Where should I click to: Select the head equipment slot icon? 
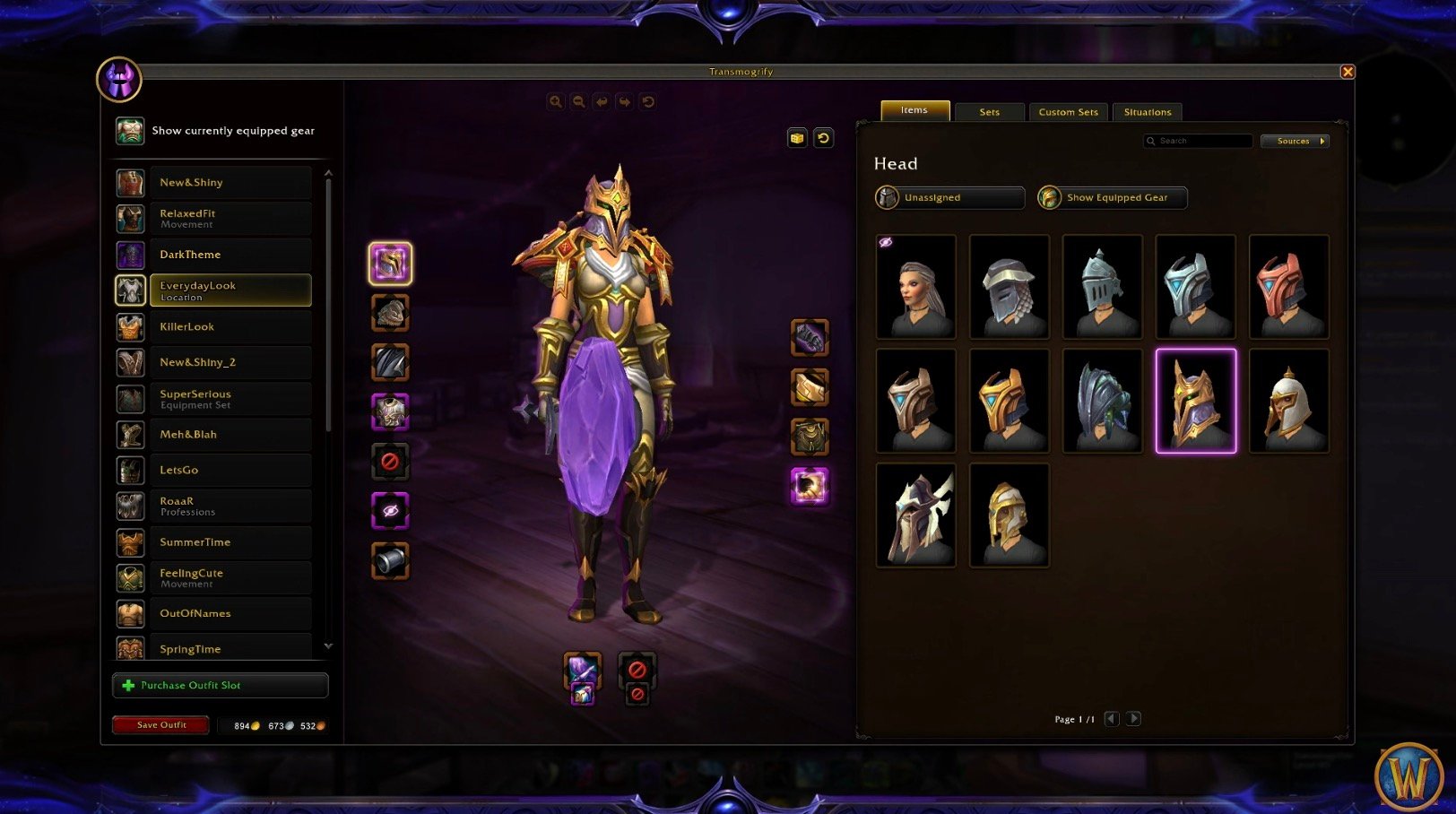(x=390, y=264)
